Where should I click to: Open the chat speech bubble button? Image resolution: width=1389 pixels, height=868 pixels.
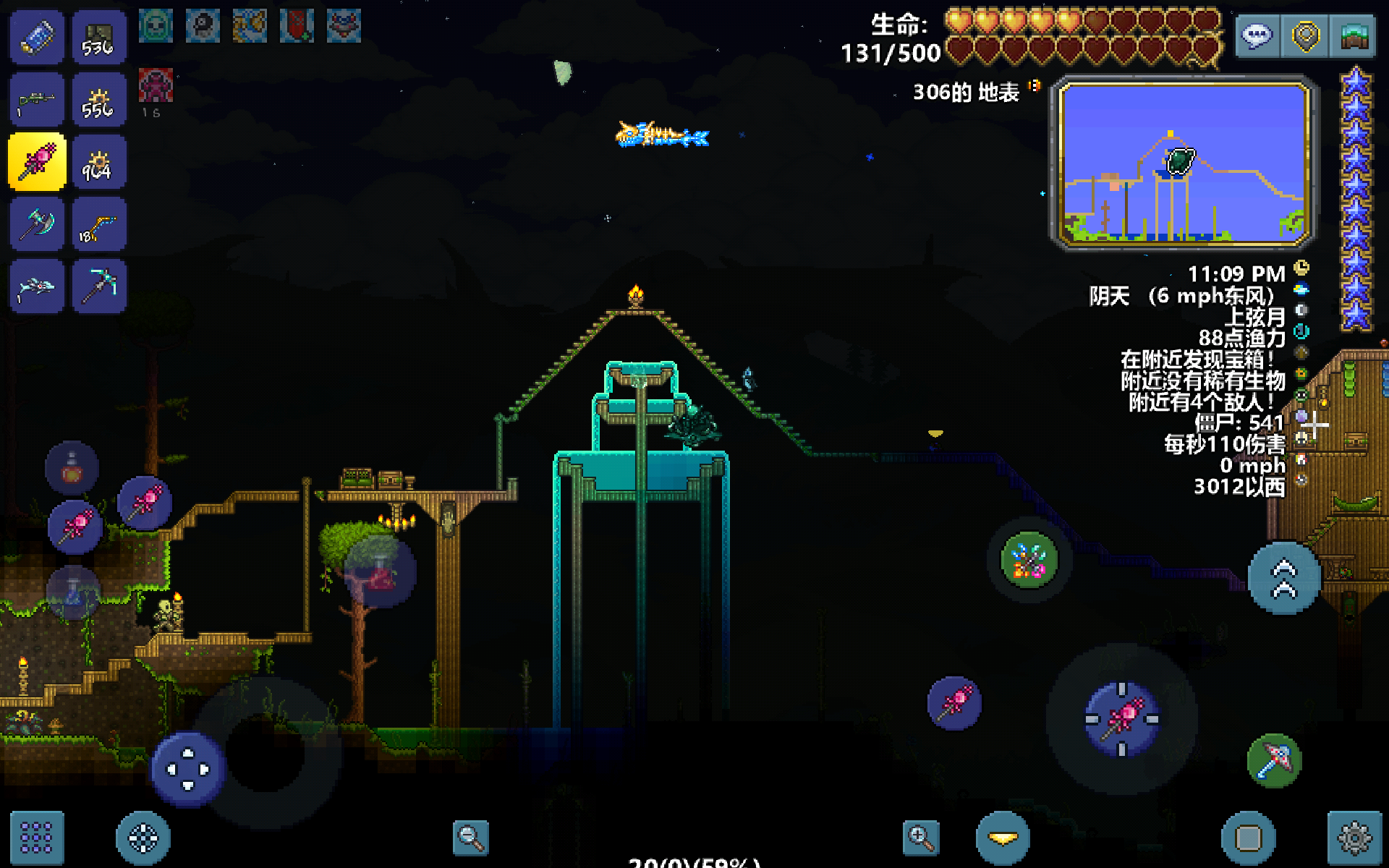(x=1257, y=36)
